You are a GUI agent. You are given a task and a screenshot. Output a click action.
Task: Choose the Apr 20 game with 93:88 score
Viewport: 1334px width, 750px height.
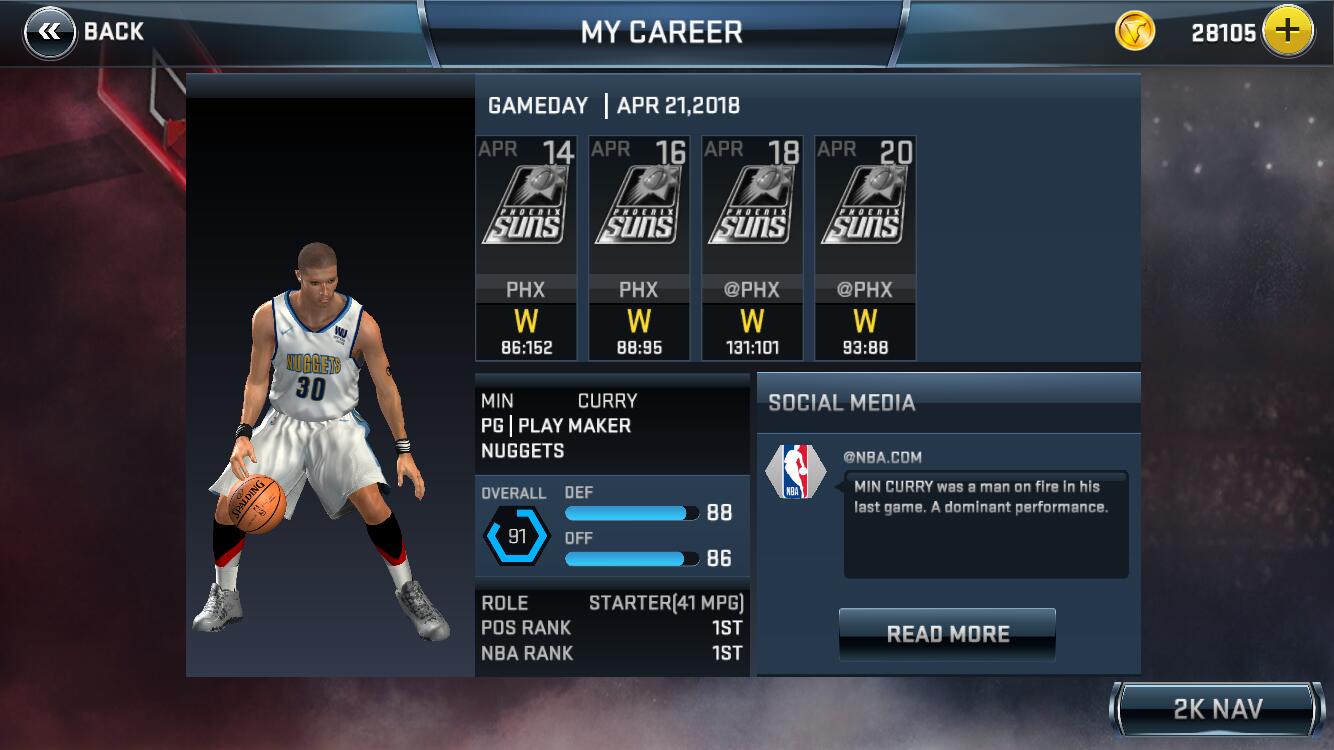tap(865, 248)
